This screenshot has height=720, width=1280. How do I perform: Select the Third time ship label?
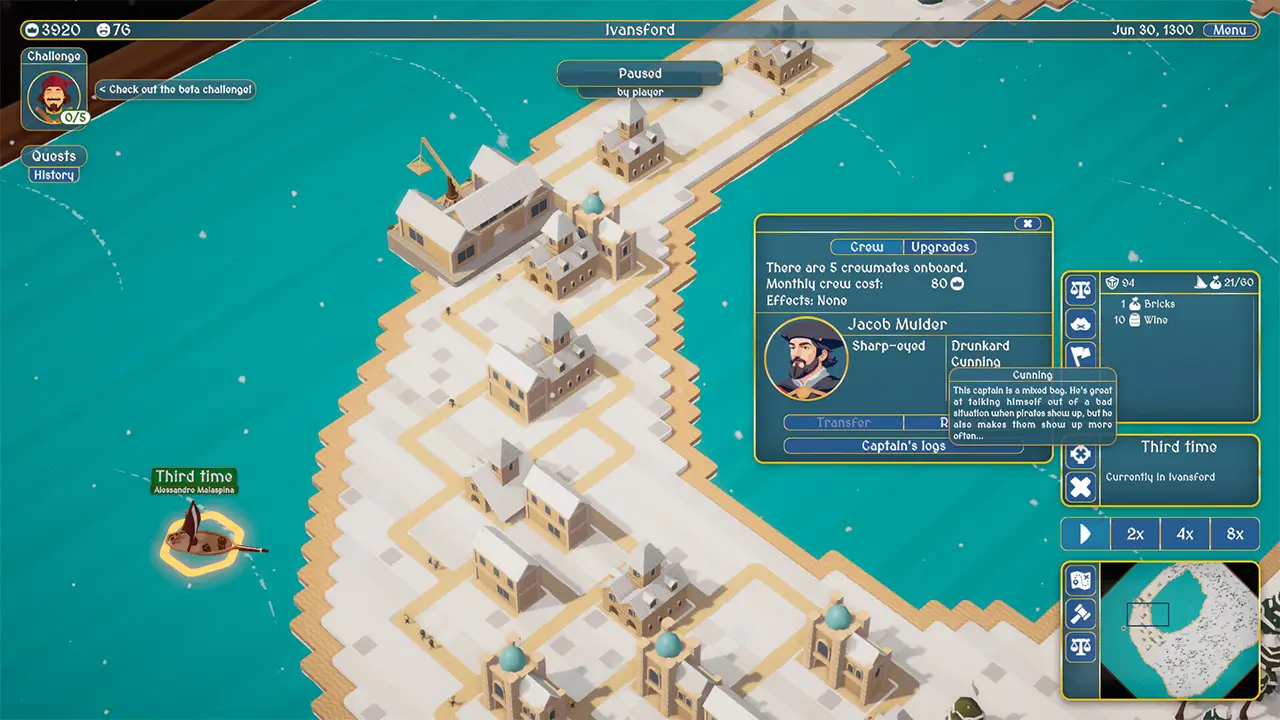pyautogui.click(x=194, y=476)
